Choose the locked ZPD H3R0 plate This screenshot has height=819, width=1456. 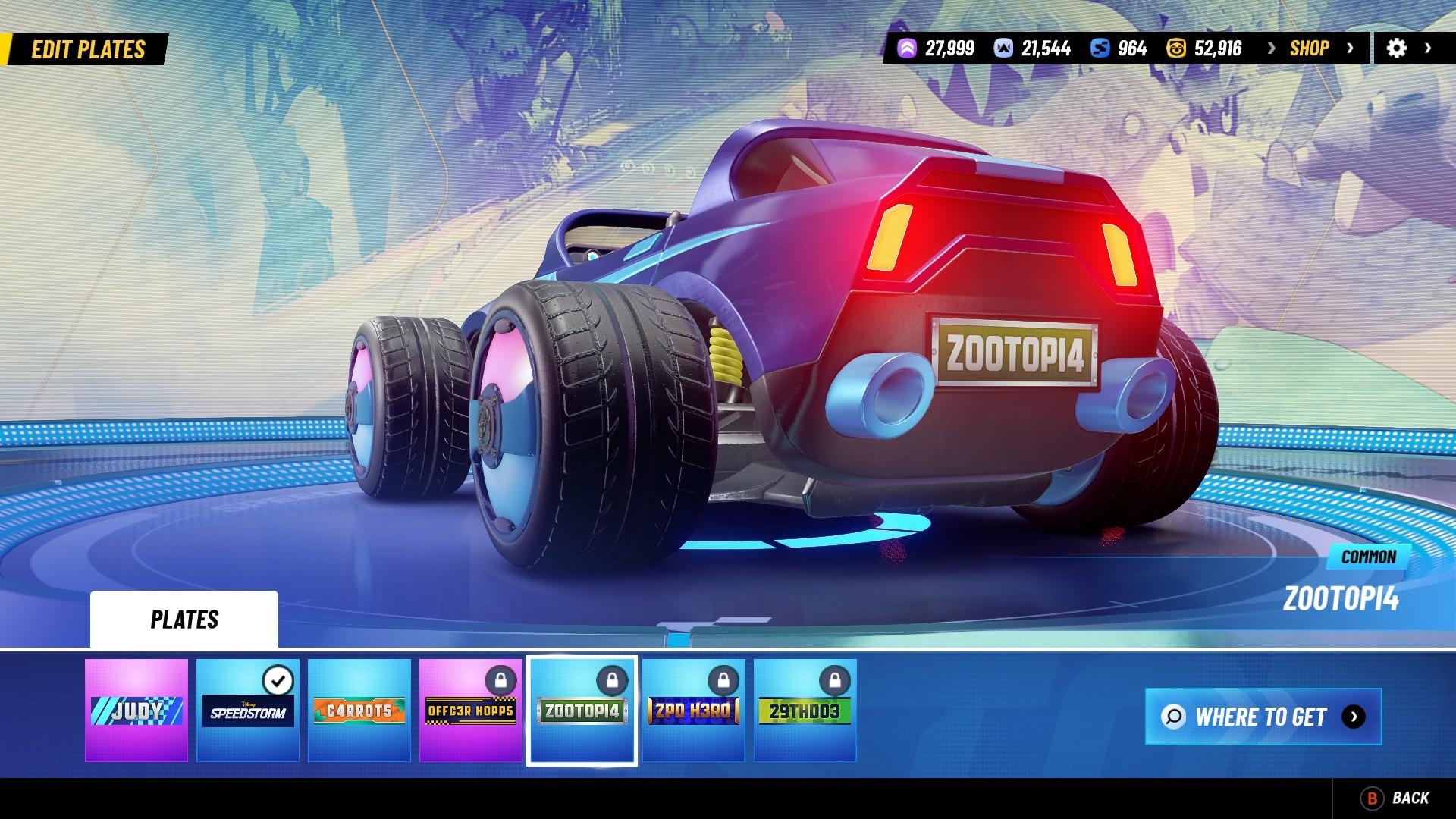point(693,711)
